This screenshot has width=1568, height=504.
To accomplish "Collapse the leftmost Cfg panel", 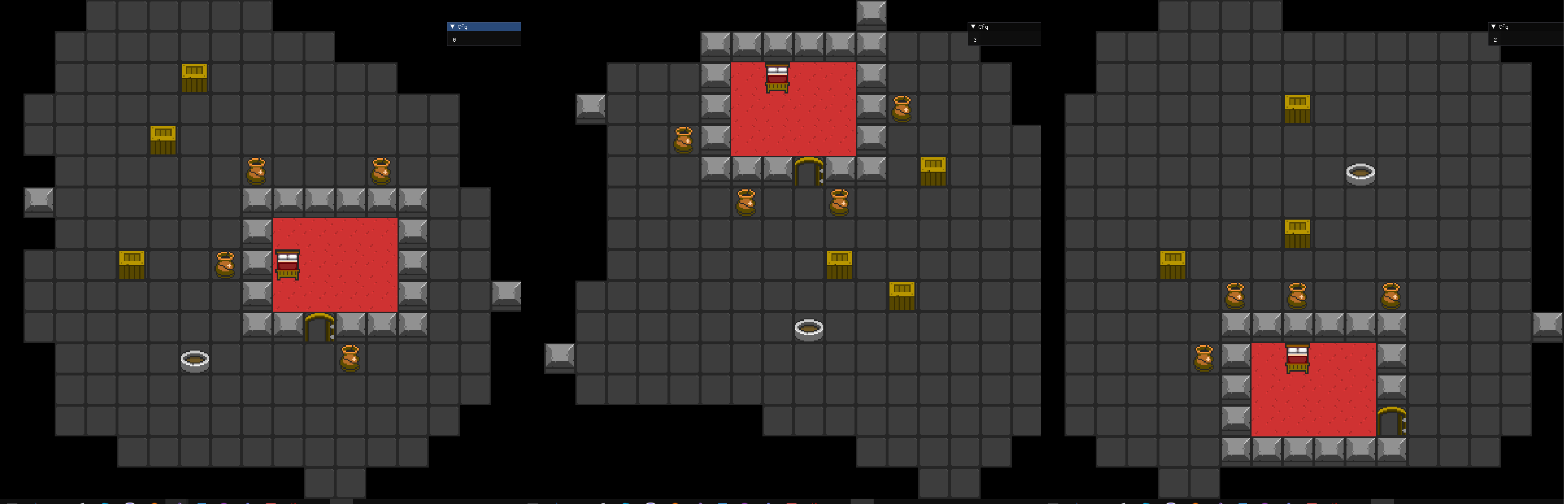I will (452, 27).
